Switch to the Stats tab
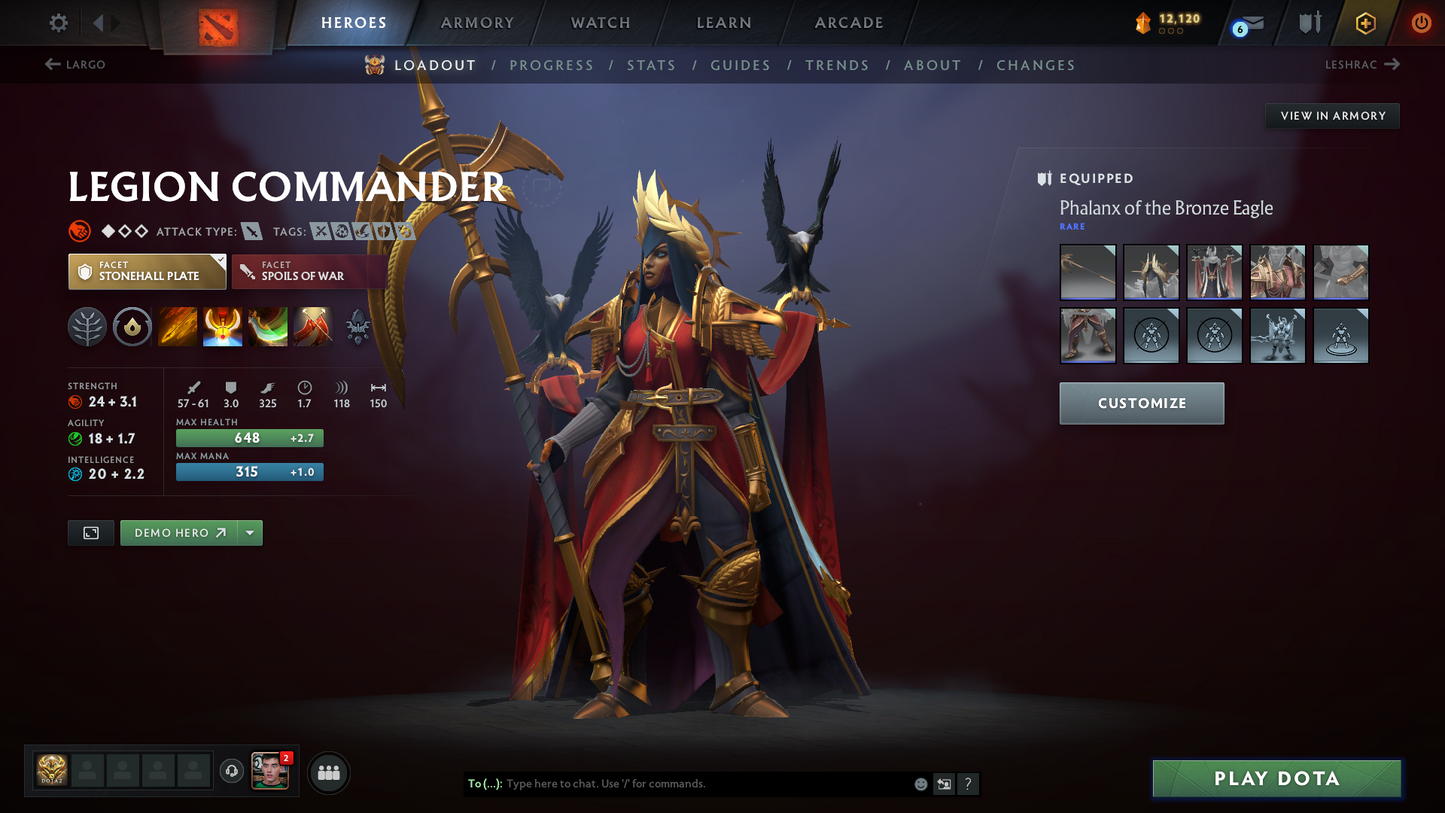The height and width of the screenshot is (813, 1445). (651, 64)
